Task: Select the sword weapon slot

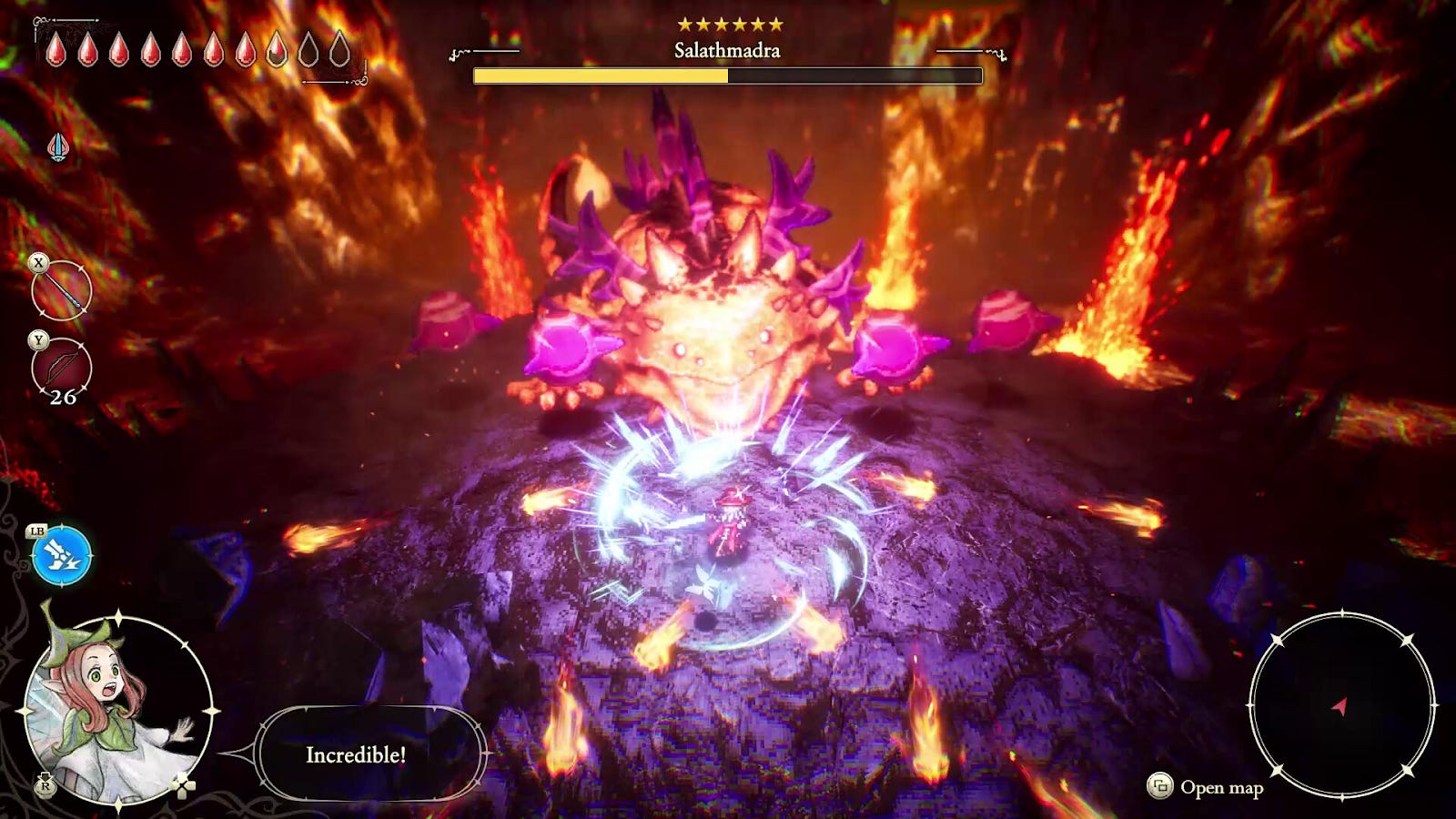Action: point(62,291)
